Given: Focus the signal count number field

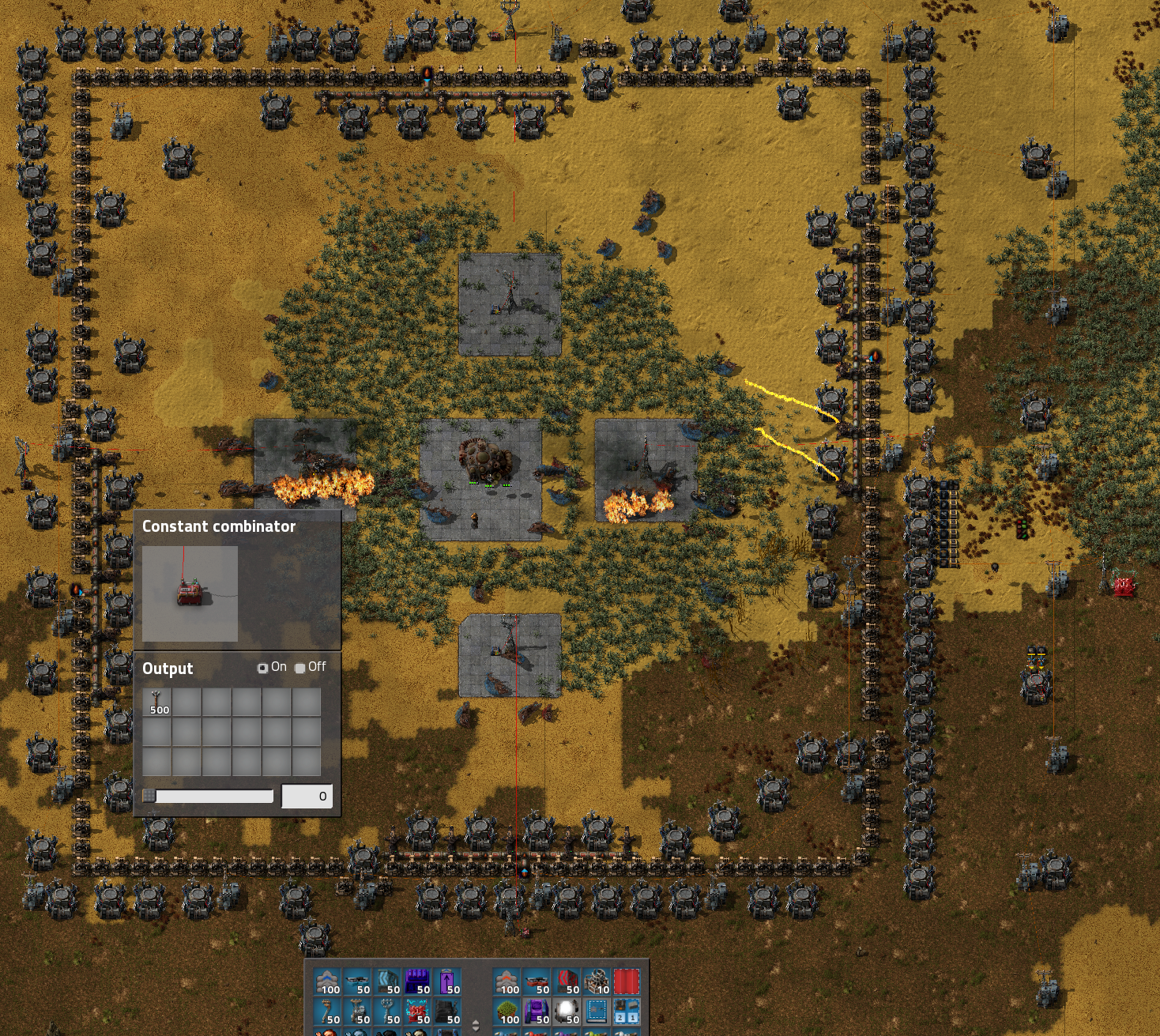Looking at the screenshot, I should coord(307,796).
